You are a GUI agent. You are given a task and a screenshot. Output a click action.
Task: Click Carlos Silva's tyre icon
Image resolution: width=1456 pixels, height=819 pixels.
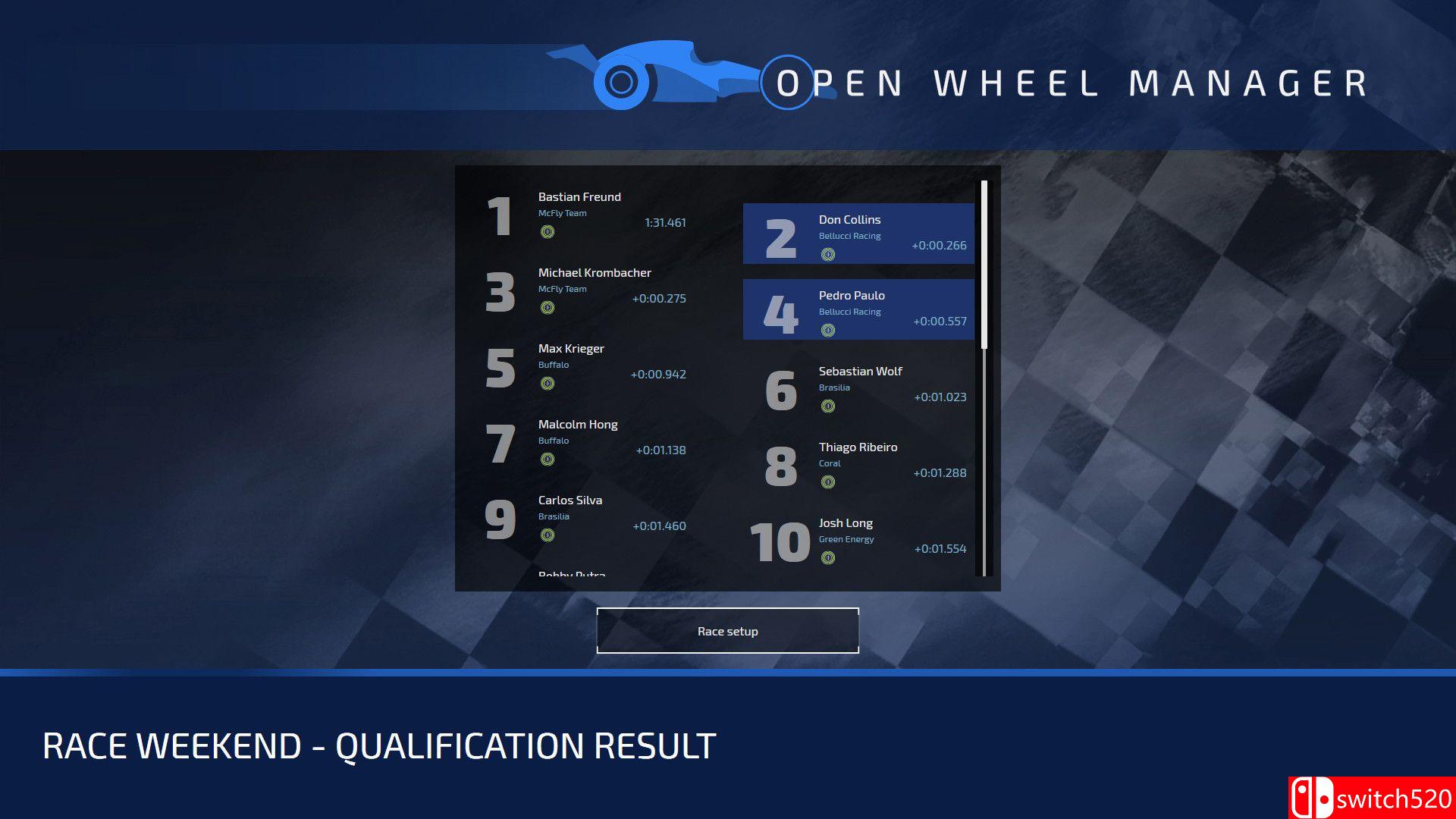coord(548,535)
